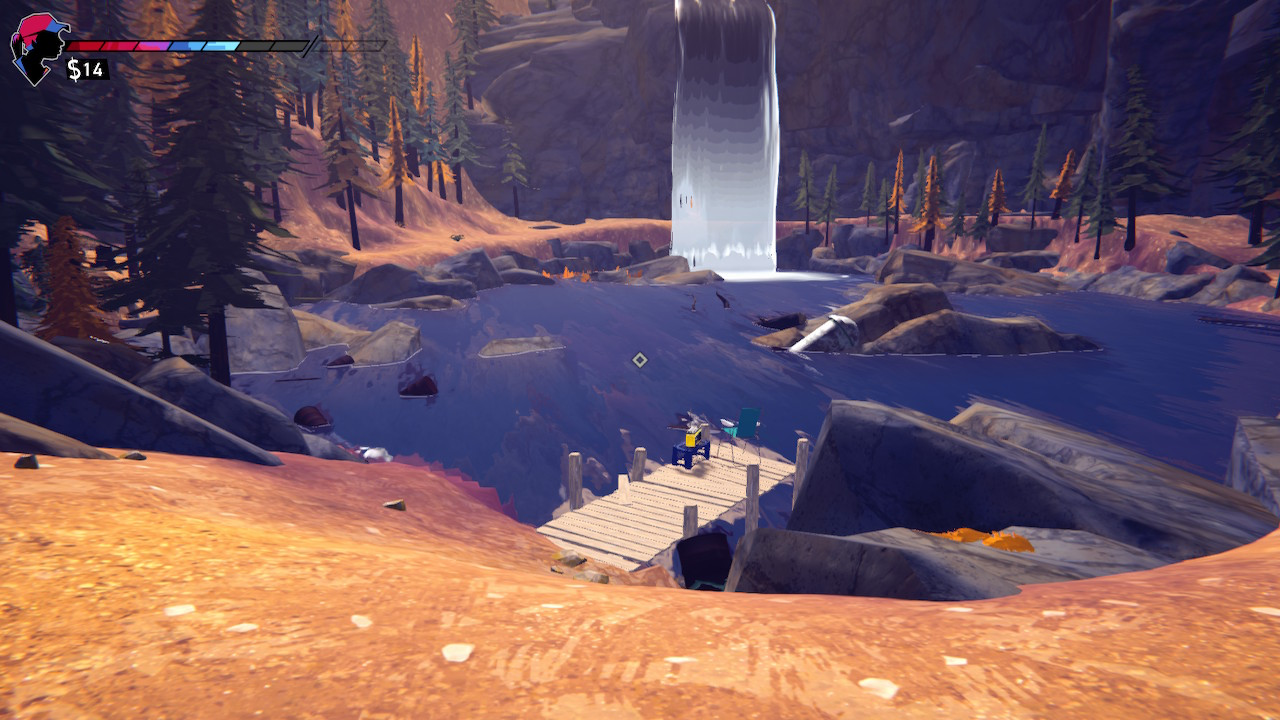Click the yellow box on the blue table
Viewport: 1280px width, 720px height.
692,440
